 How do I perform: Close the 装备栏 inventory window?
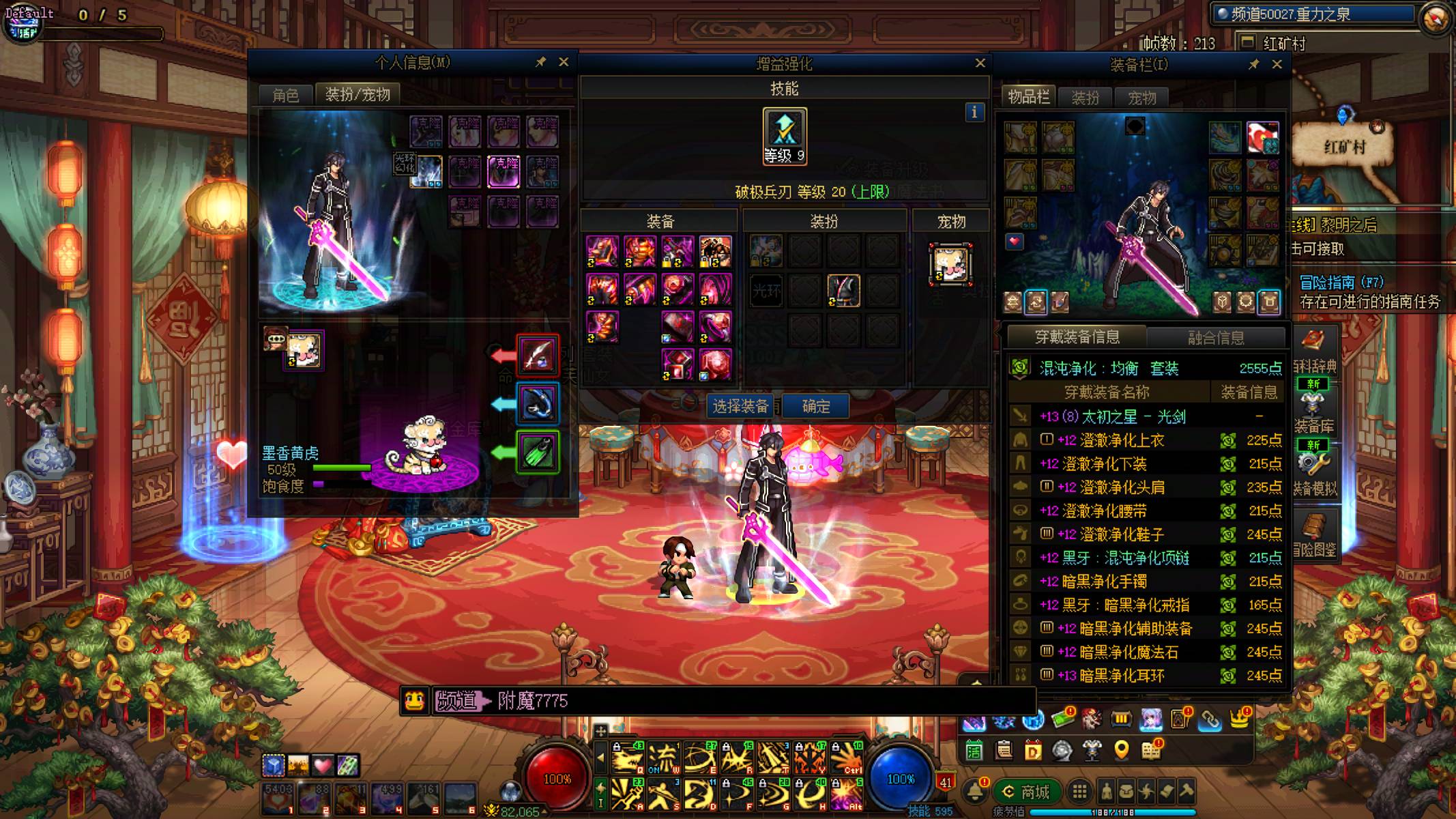(1277, 64)
